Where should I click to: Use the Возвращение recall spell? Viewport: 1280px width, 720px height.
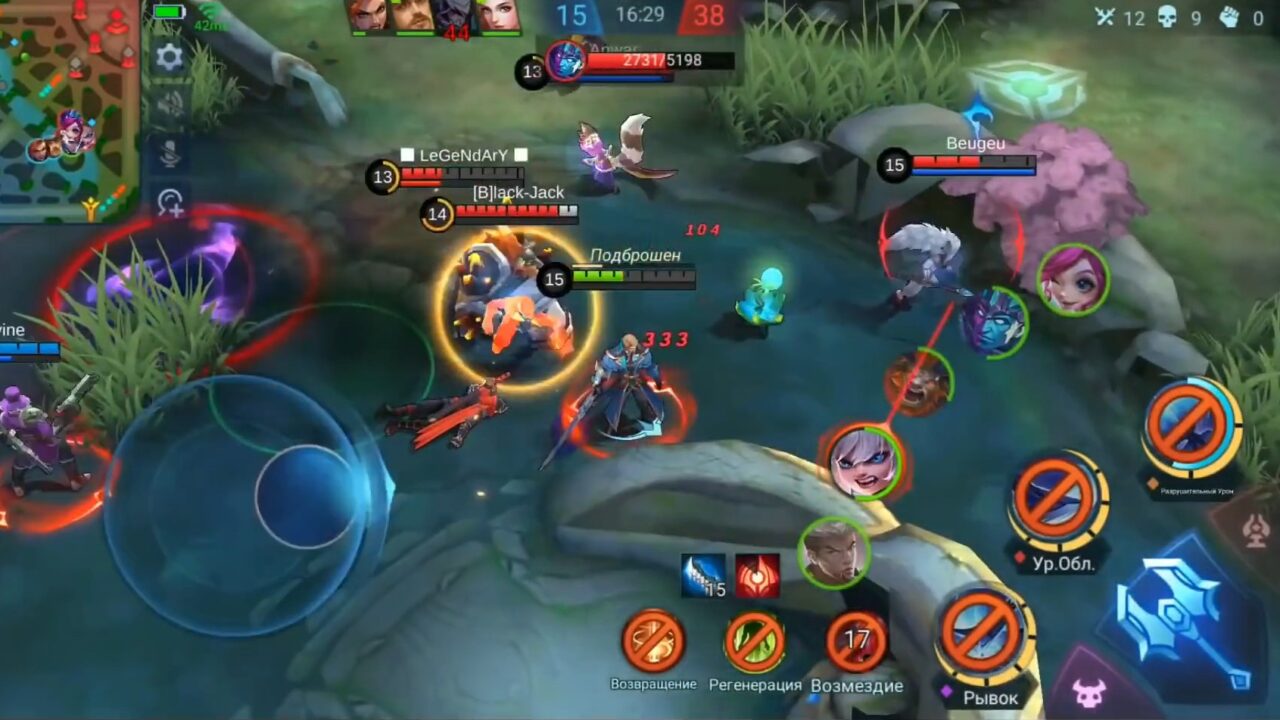tap(653, 641)
